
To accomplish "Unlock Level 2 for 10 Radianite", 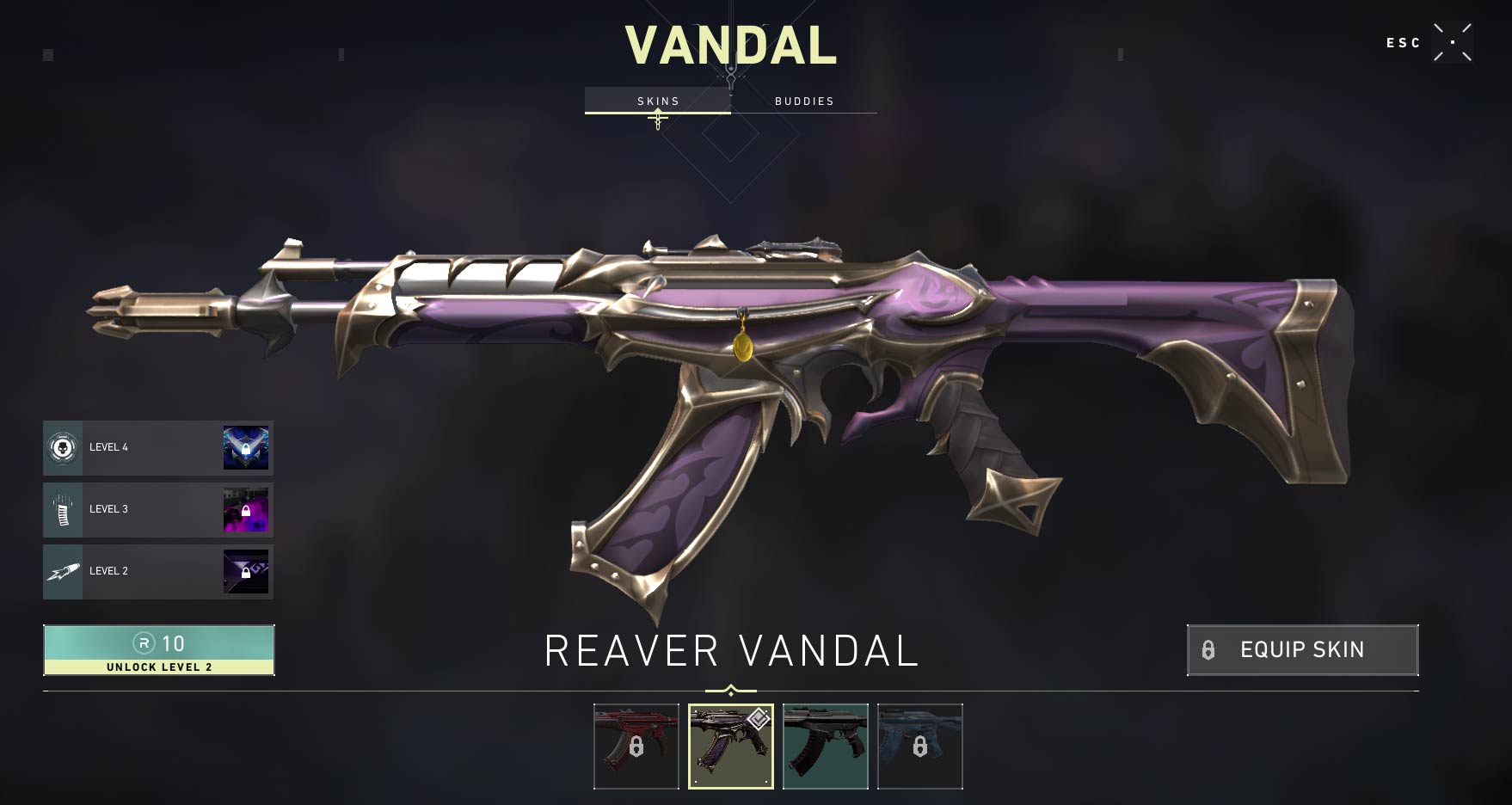I will click(159, 650).
